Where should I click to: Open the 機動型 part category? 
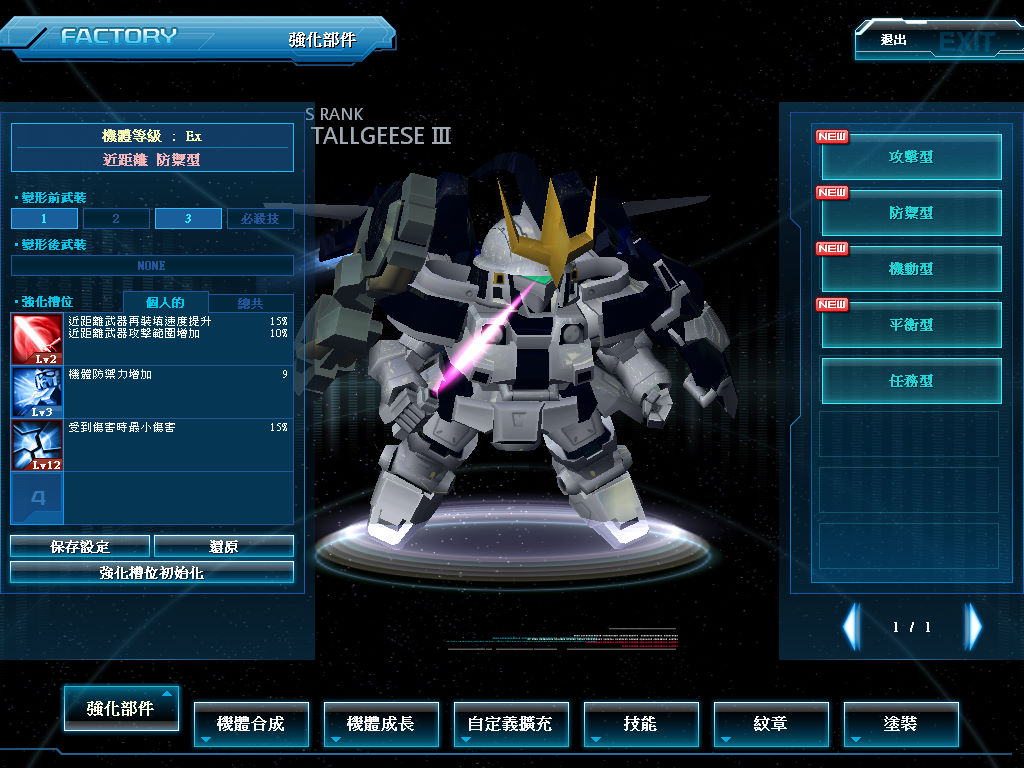point(911,269)
